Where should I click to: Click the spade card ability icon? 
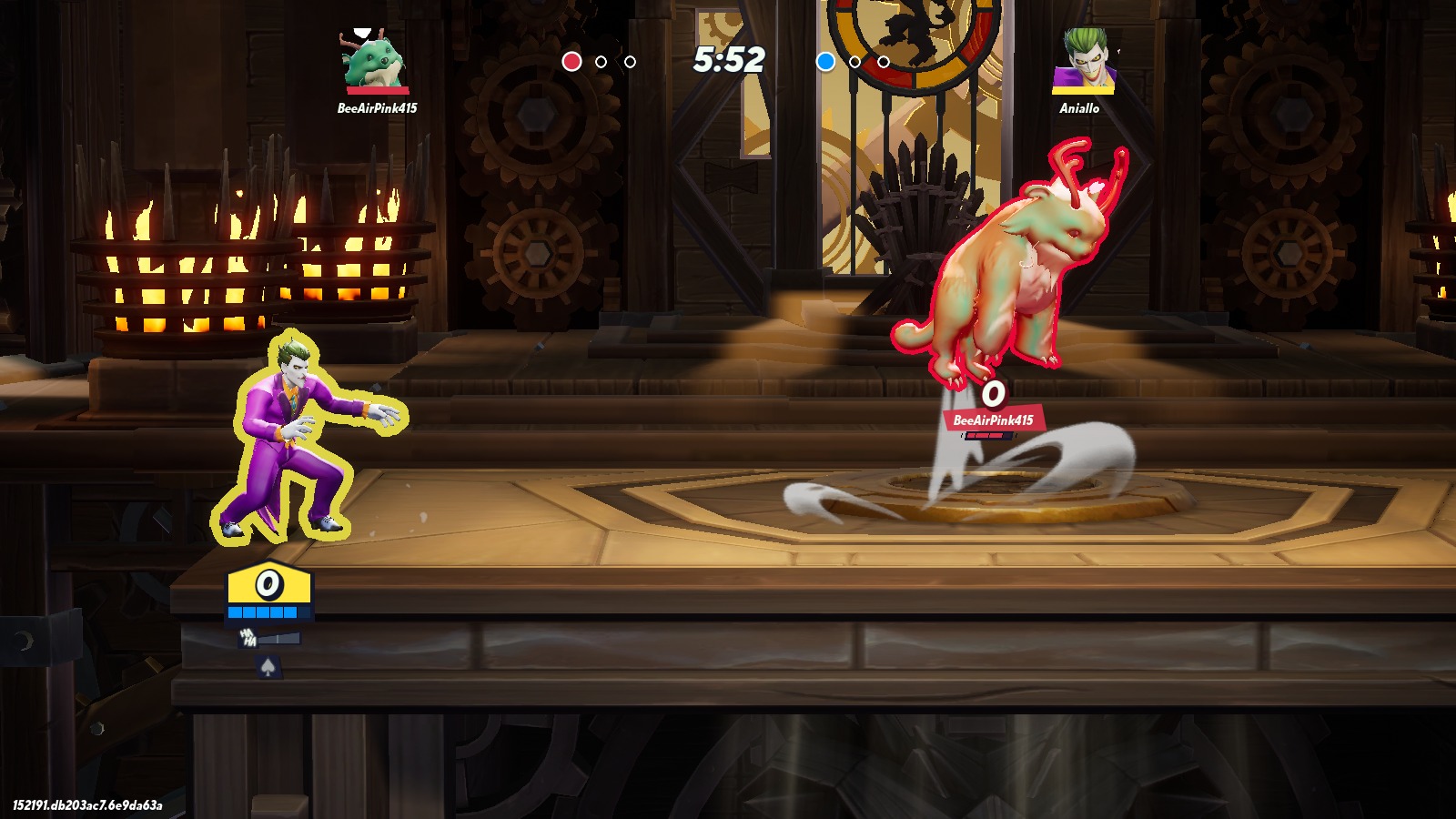tap(268, 669)
